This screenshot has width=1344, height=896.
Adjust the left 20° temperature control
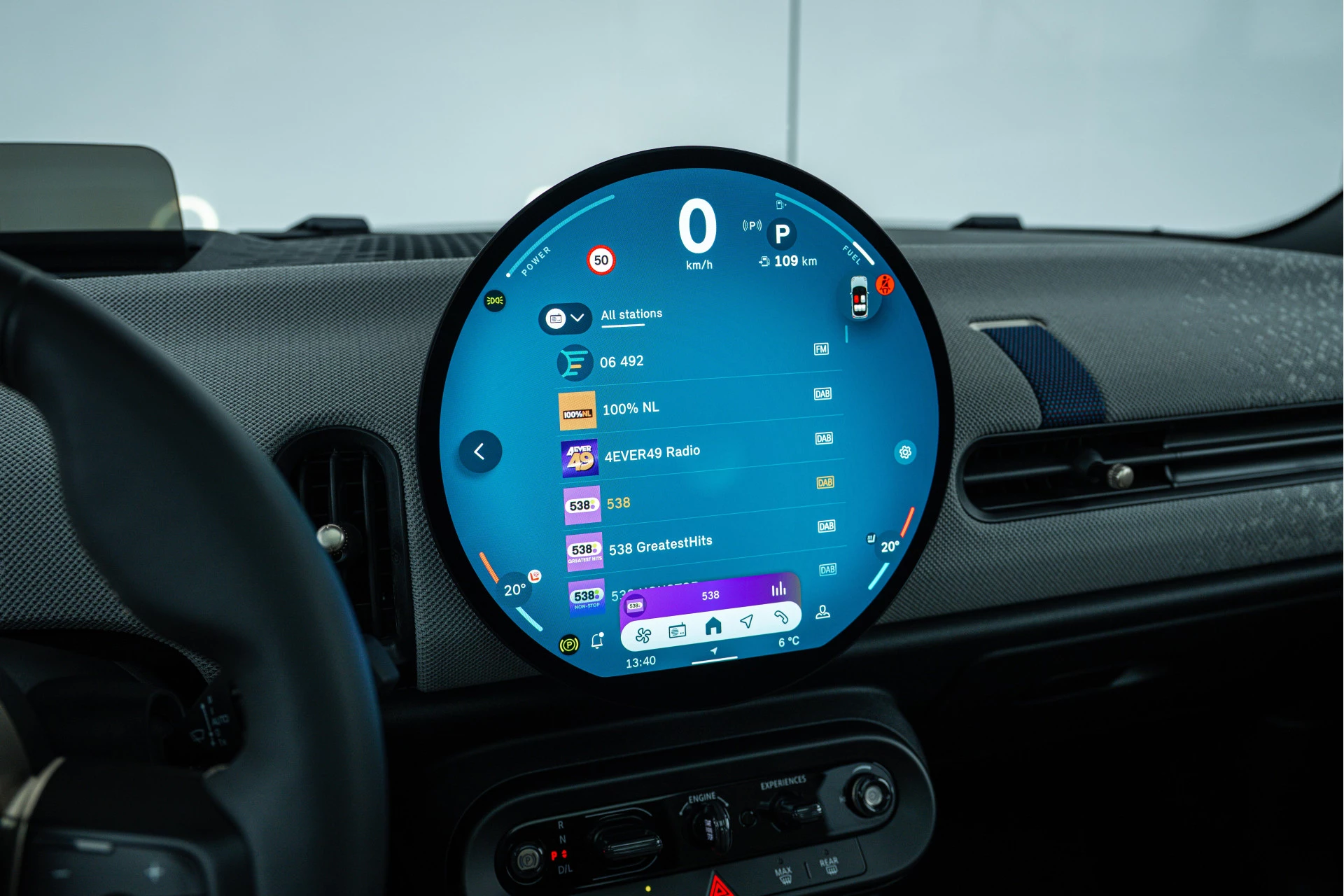click(x=514, y=590)
